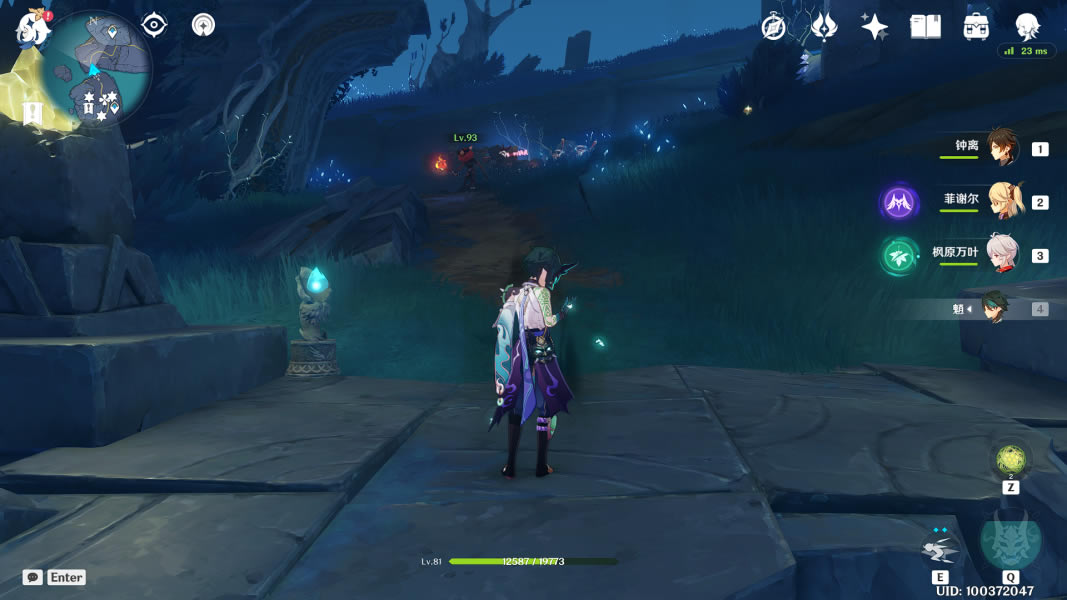Viewport: 1067px width, 600px height.
Task: Open the Paimon main menu
Action: [x=31, y=27]
